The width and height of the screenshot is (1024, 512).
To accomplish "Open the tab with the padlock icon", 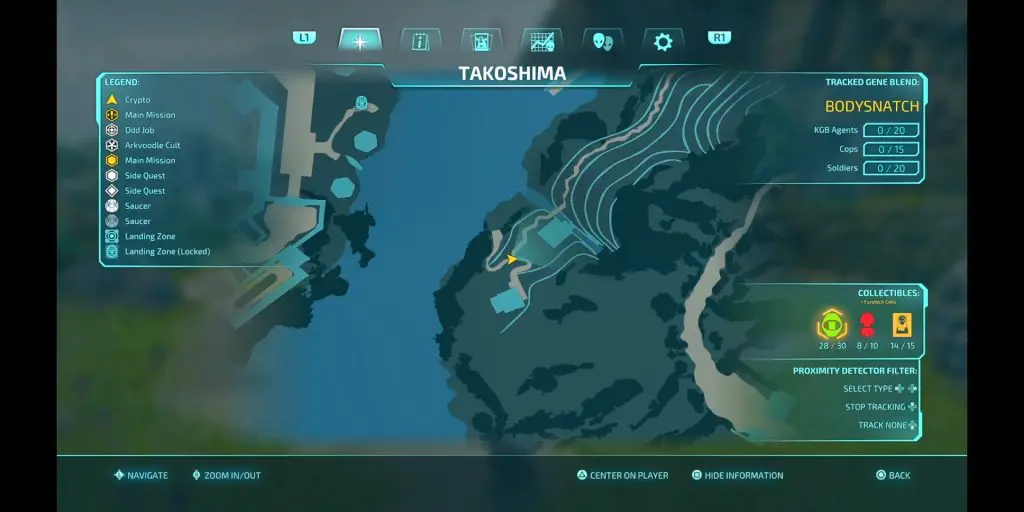I will coord(481,41).
